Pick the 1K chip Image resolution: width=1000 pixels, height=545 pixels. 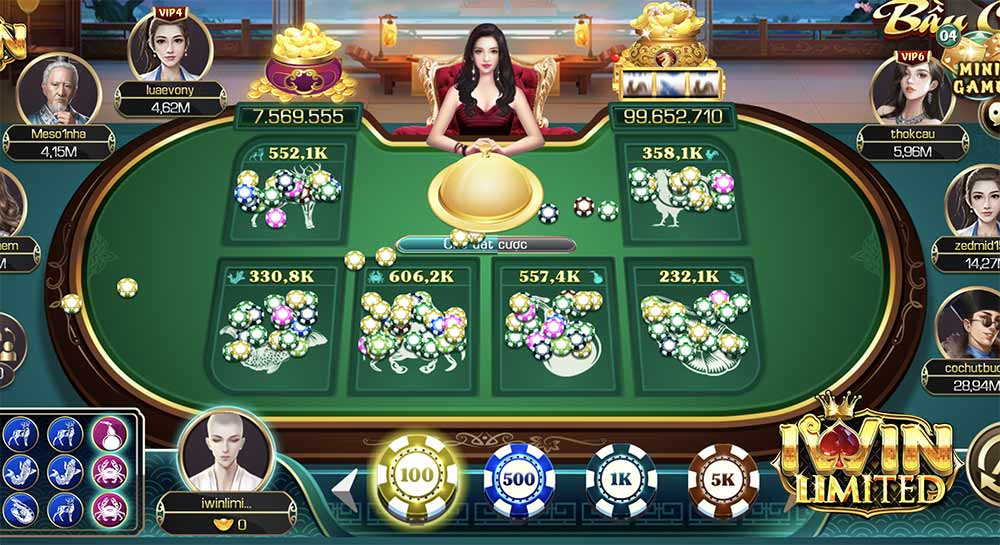[621, 478]
